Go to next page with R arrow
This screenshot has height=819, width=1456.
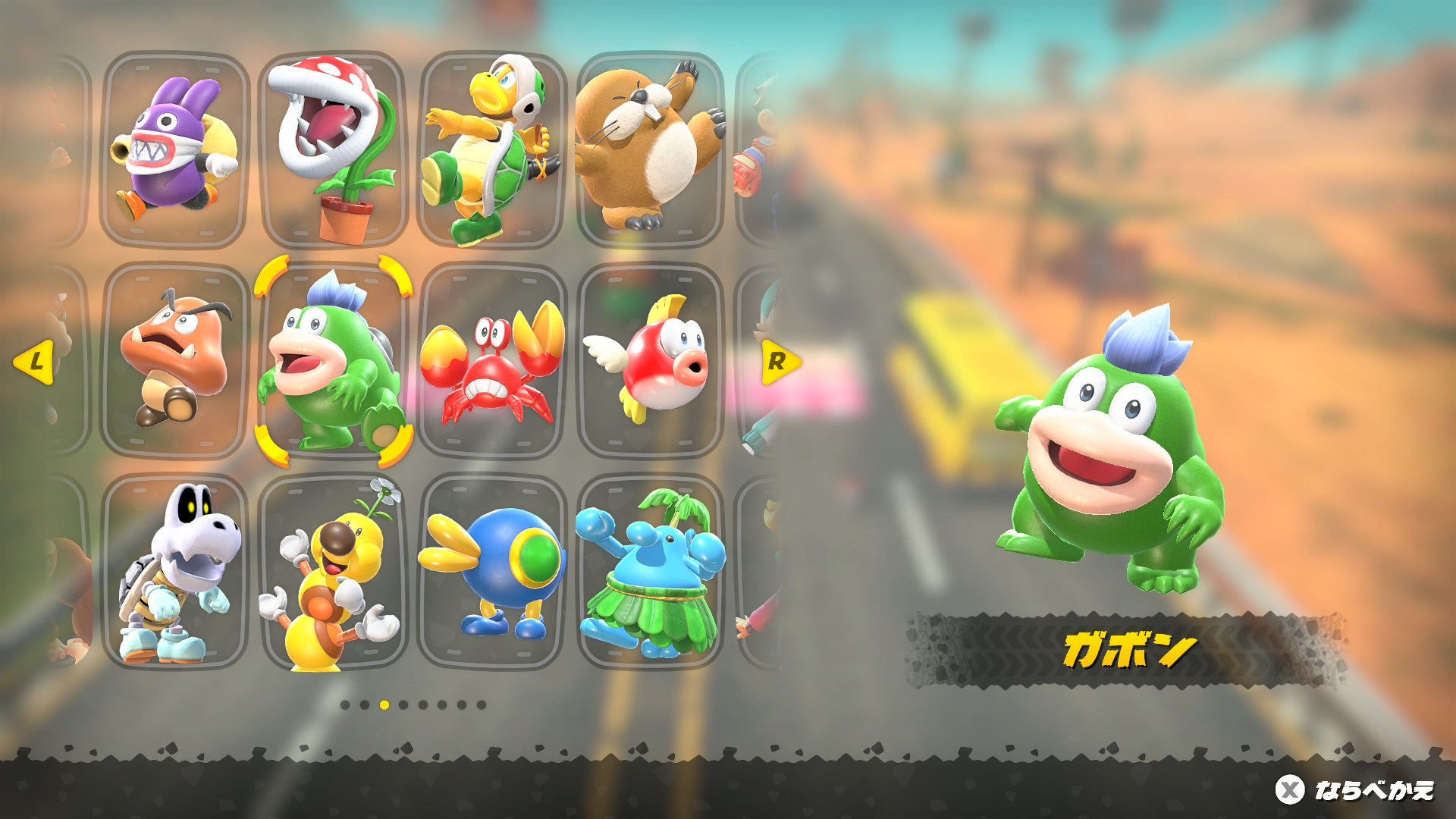779,362
